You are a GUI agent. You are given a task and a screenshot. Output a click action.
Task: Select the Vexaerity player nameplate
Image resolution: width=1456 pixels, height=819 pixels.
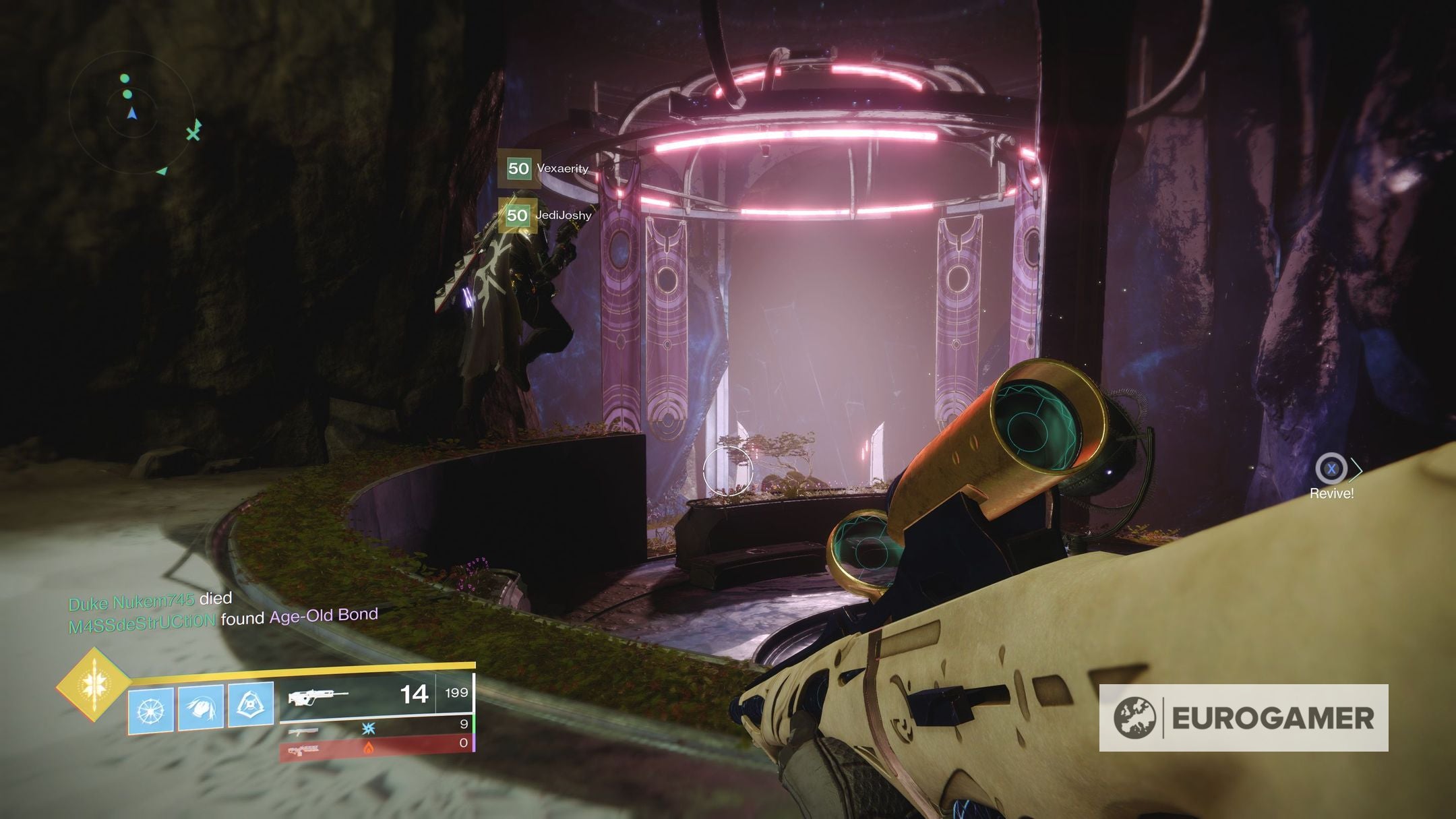pyautogui.click(x=547, y=169)
